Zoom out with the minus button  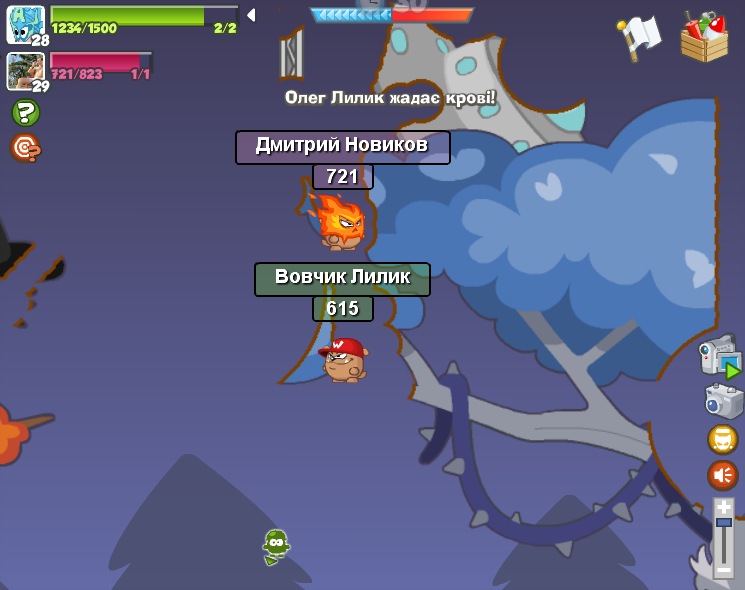click(723, 569)
